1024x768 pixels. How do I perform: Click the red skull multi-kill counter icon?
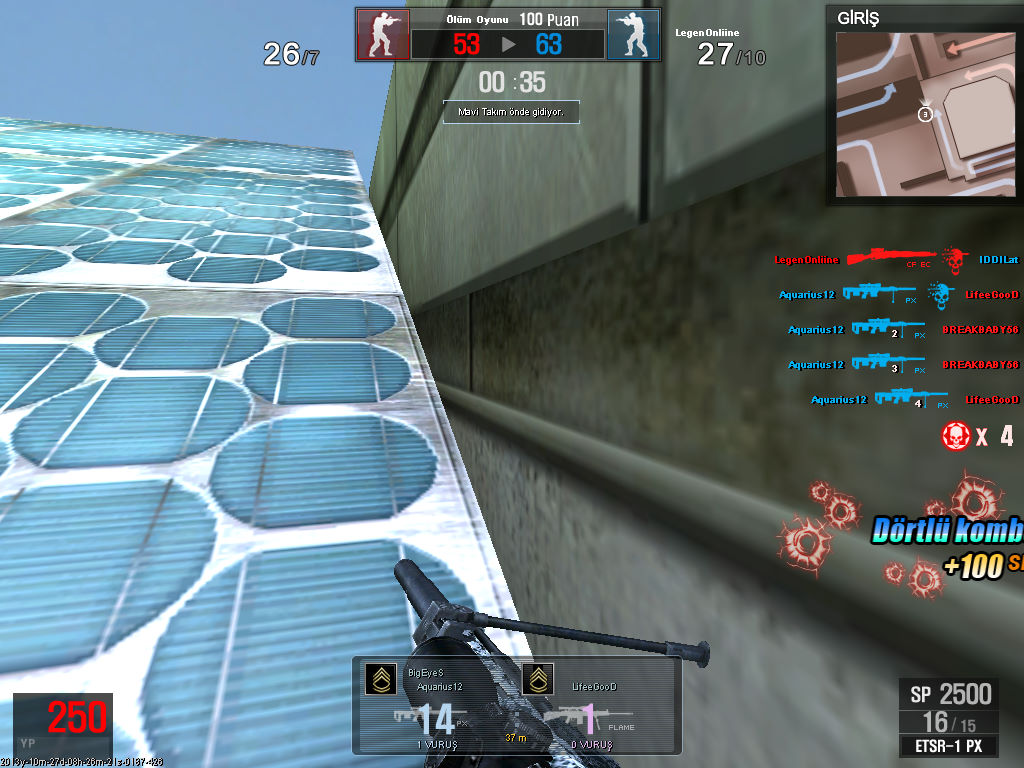click(955, 436)
